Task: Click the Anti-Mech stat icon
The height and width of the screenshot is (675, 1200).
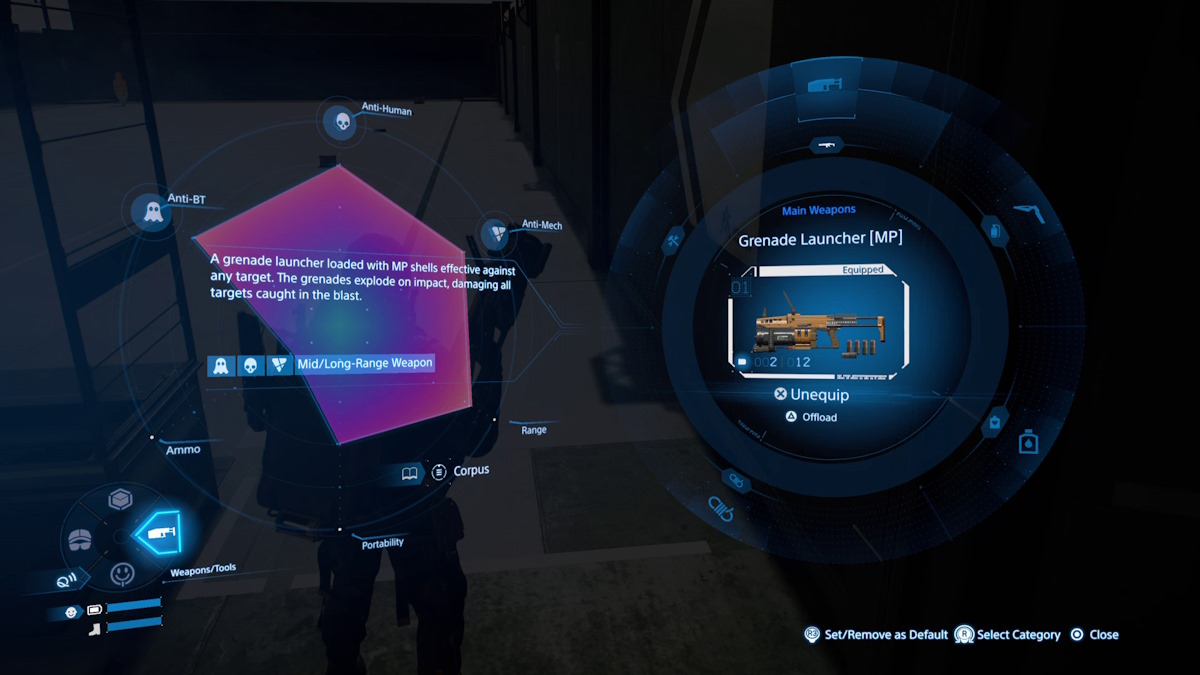Action: coord(496,234)
